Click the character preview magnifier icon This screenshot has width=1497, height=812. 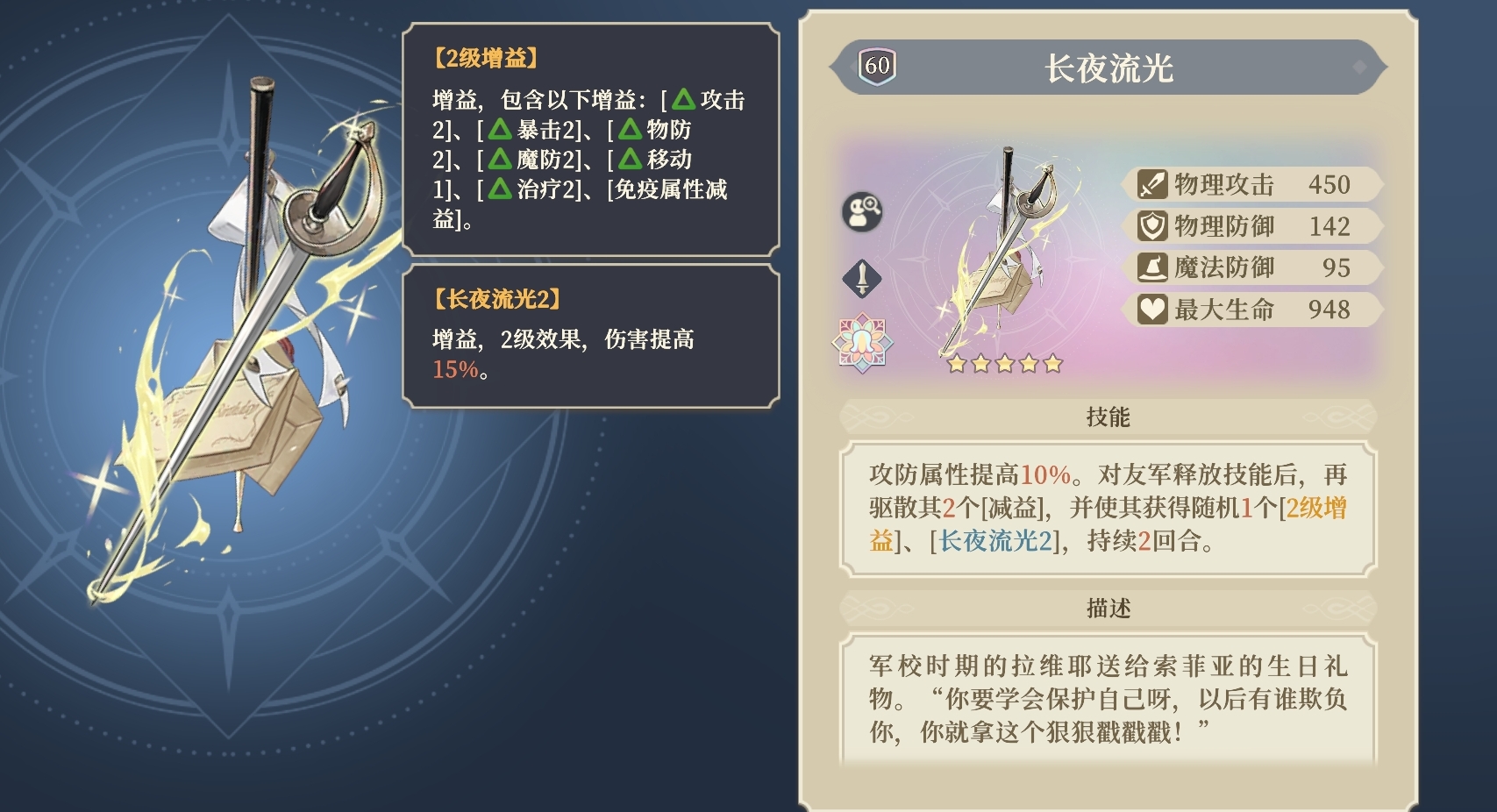(x=861, y=213)
